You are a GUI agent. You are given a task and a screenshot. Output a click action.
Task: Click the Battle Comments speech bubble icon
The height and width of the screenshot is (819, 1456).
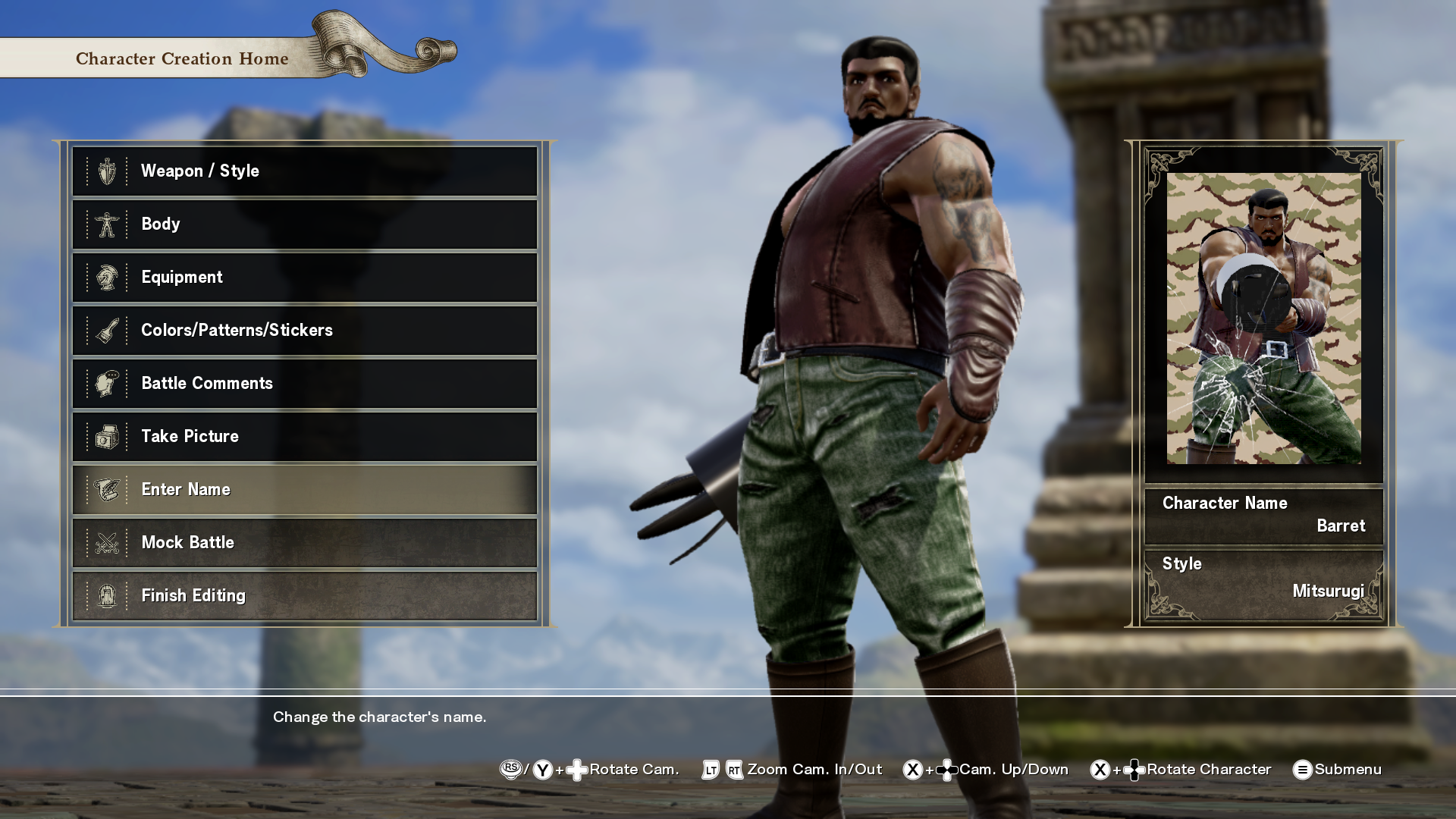(x=107, y=383)
